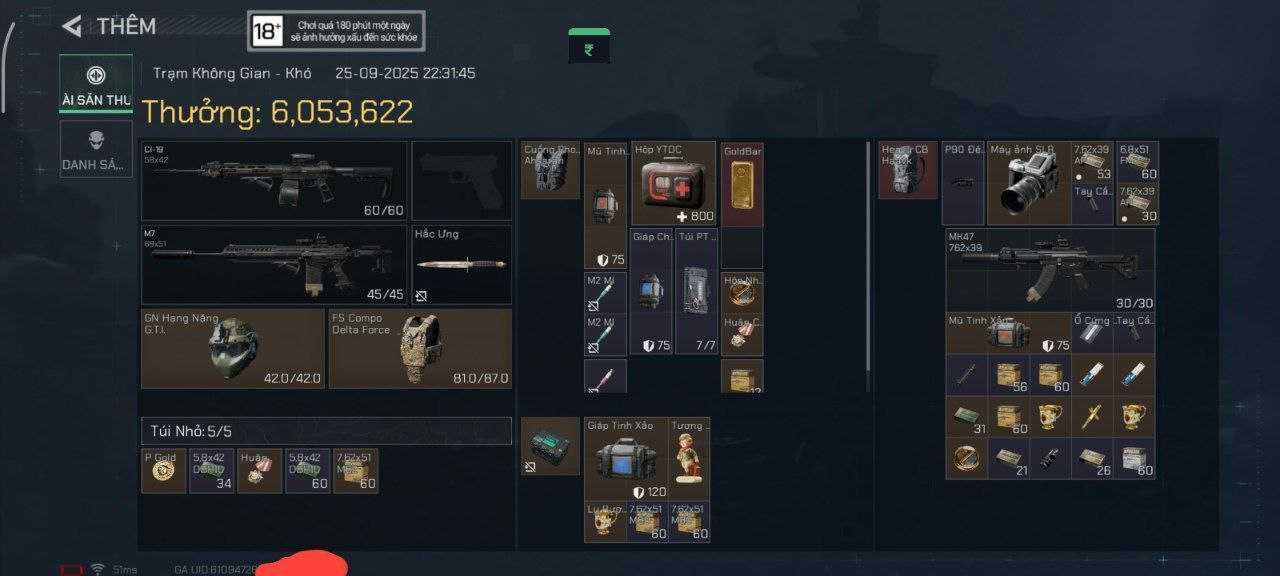Select the G.T.I. helmet slot
The height and width of the screenshot is (576, 1280).
pyautogui.click(x=232, y=349)
